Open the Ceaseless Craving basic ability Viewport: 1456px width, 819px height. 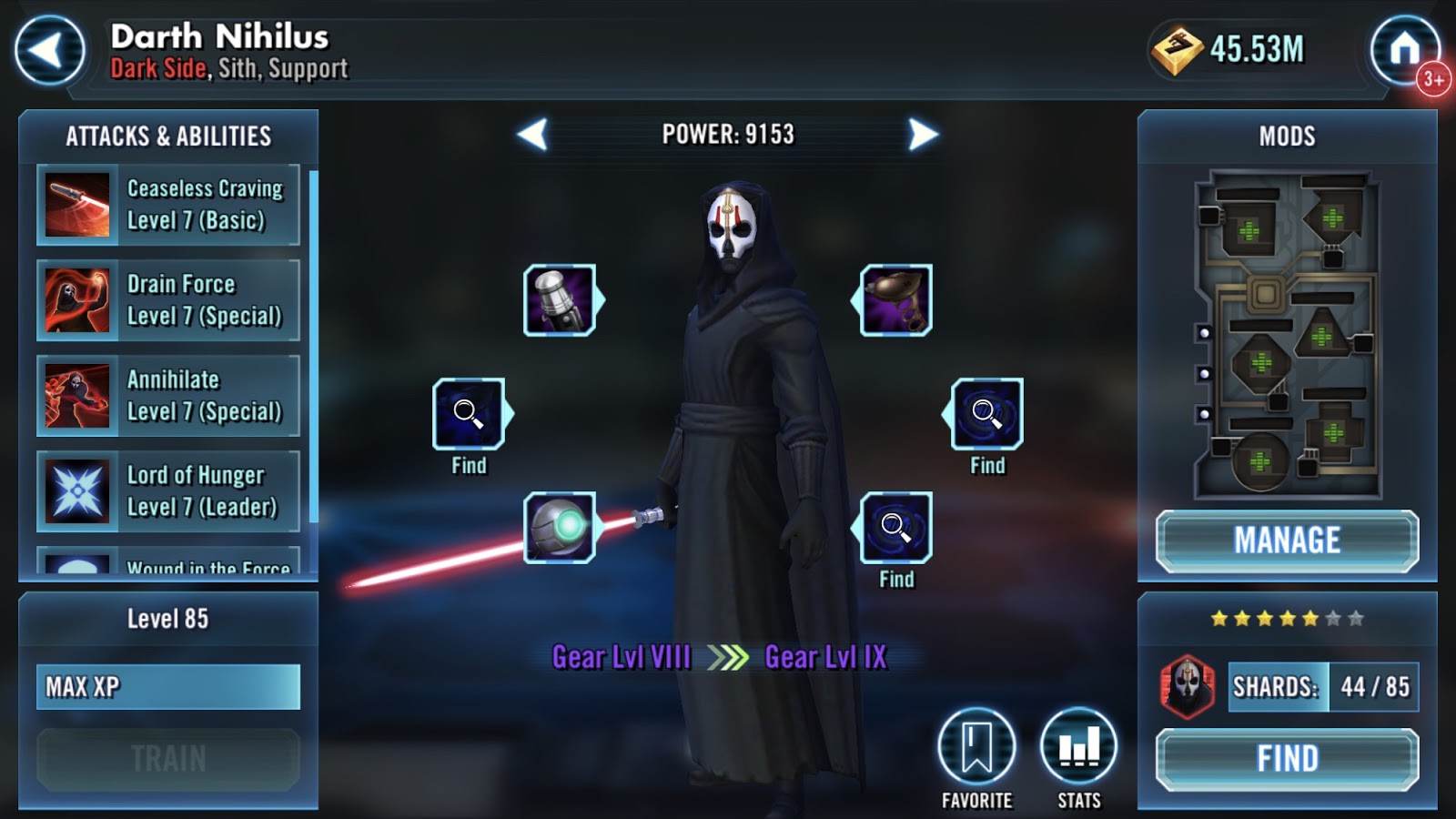pyautogui.click(x=168, y=205)
